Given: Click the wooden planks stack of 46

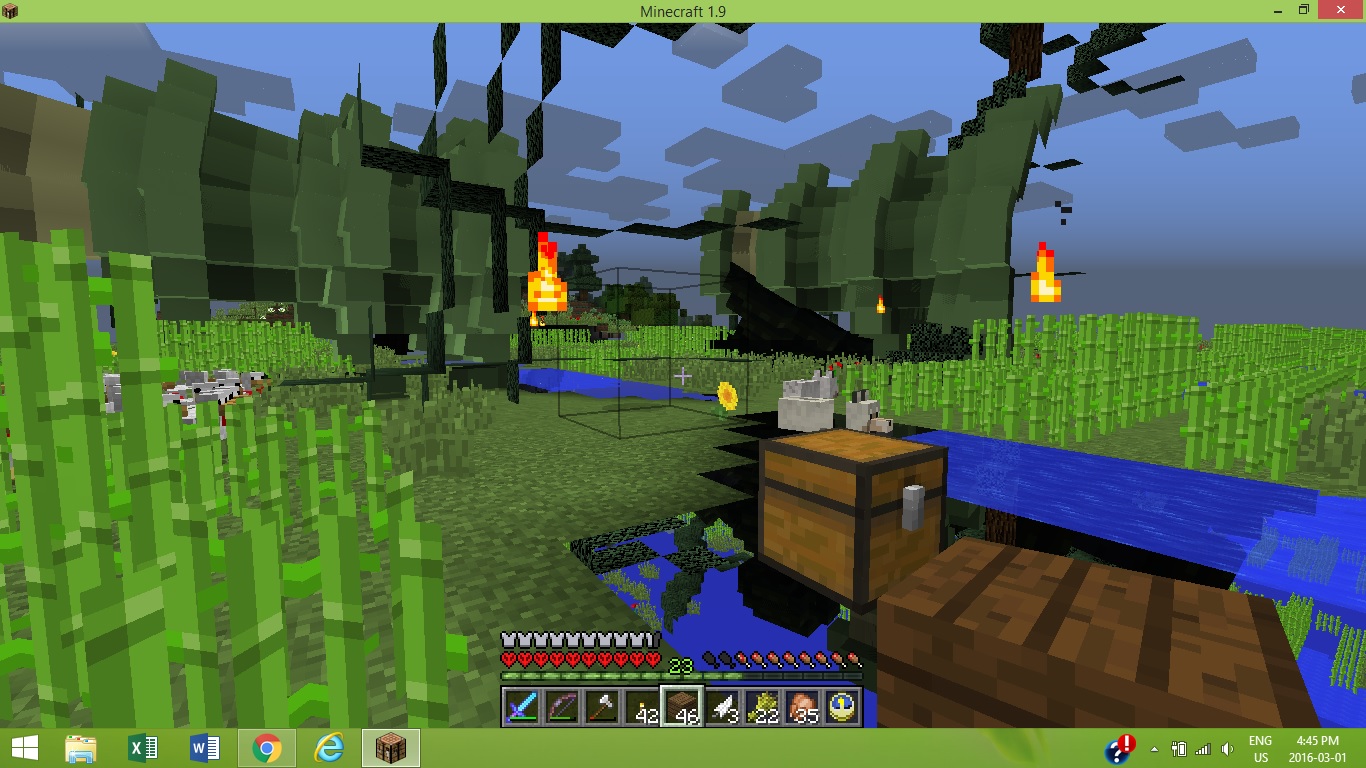Looking at the screenshot, I should (683, 706).
